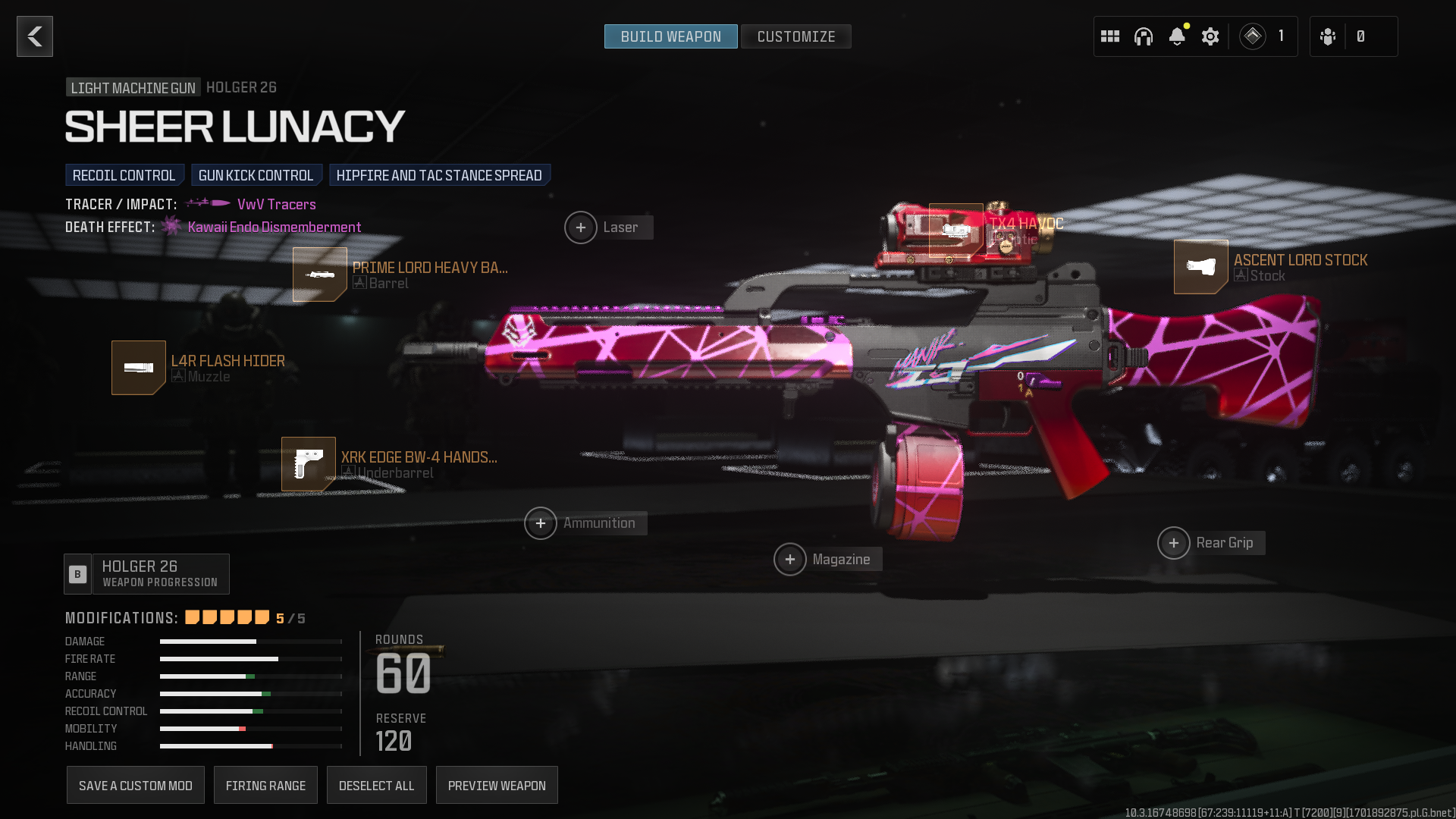Switch to the Customize tab

[795, 36]
